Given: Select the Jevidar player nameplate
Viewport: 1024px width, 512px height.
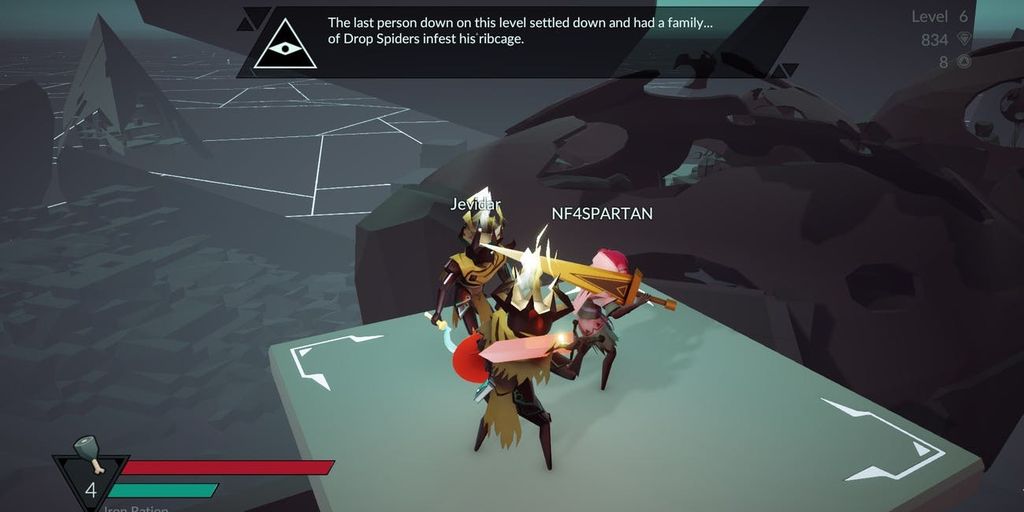Looking at the screenshot, I should pyautogui.click(x=475, y=205).
